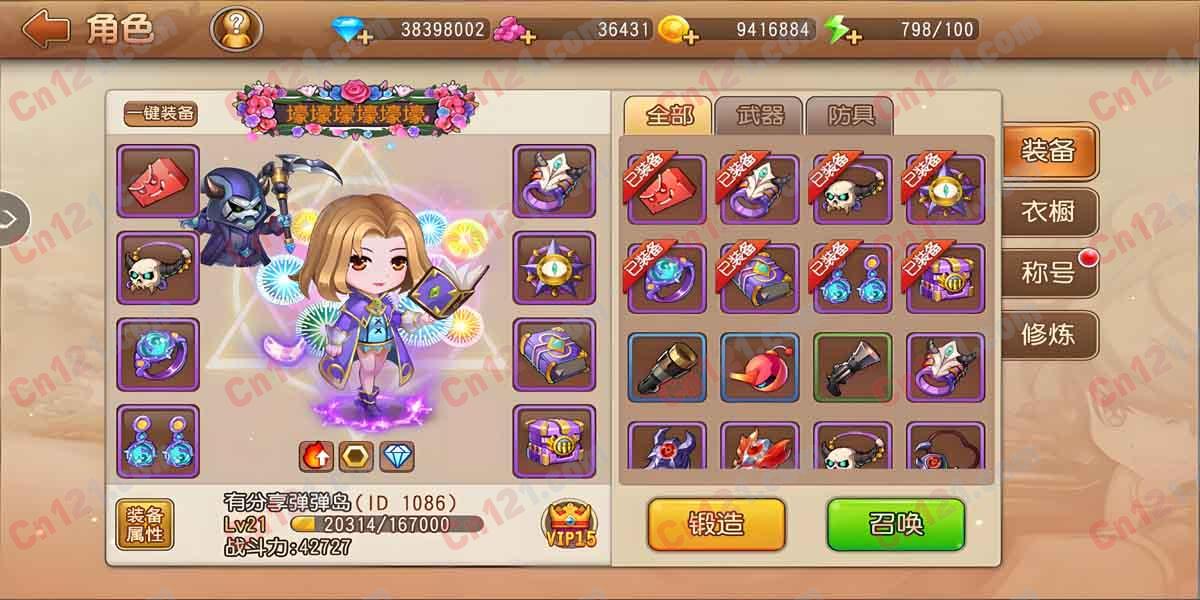Viewport: 1200px width, 600px height.
Task: Switch to the 武器 weapons tab
Action: pos(760,116)
